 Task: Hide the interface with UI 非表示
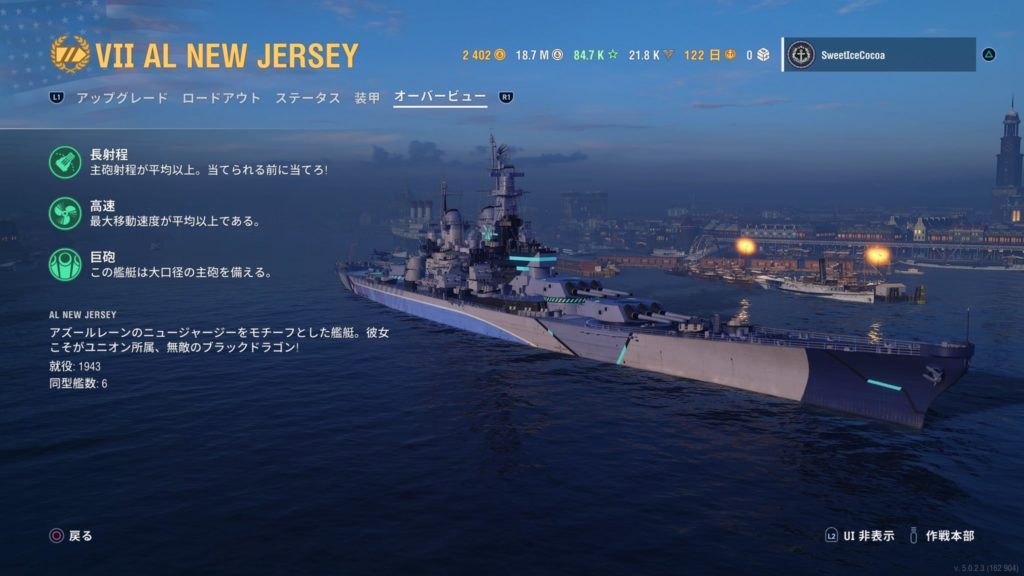point(865,536)
